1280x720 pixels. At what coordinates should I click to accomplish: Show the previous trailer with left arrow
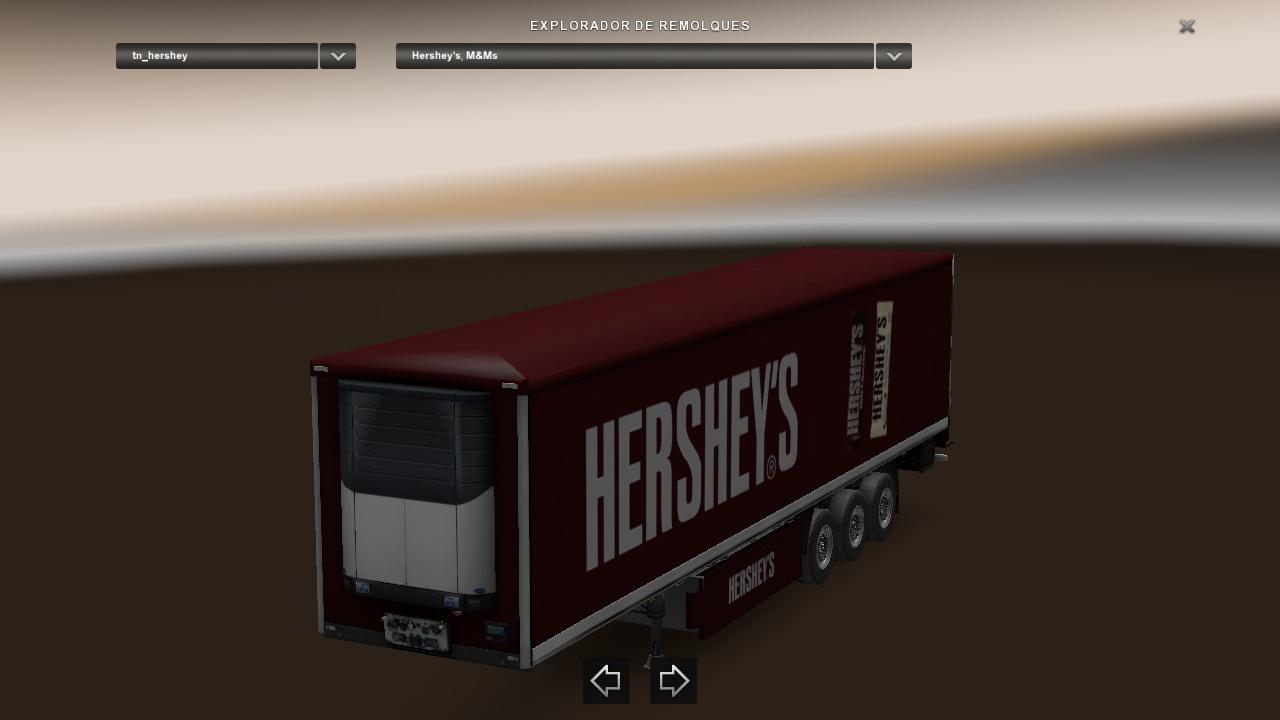pyautogui.click(x=606, y=681)
